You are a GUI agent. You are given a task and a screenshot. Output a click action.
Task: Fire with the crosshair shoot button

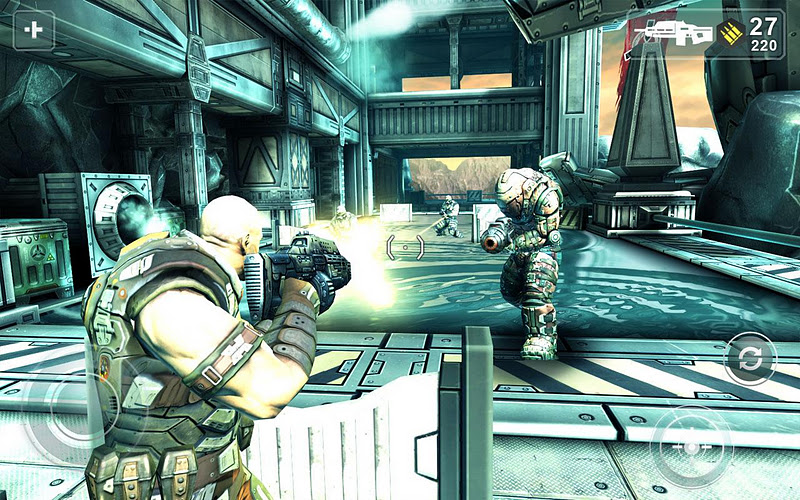click(x=691, y=446)
